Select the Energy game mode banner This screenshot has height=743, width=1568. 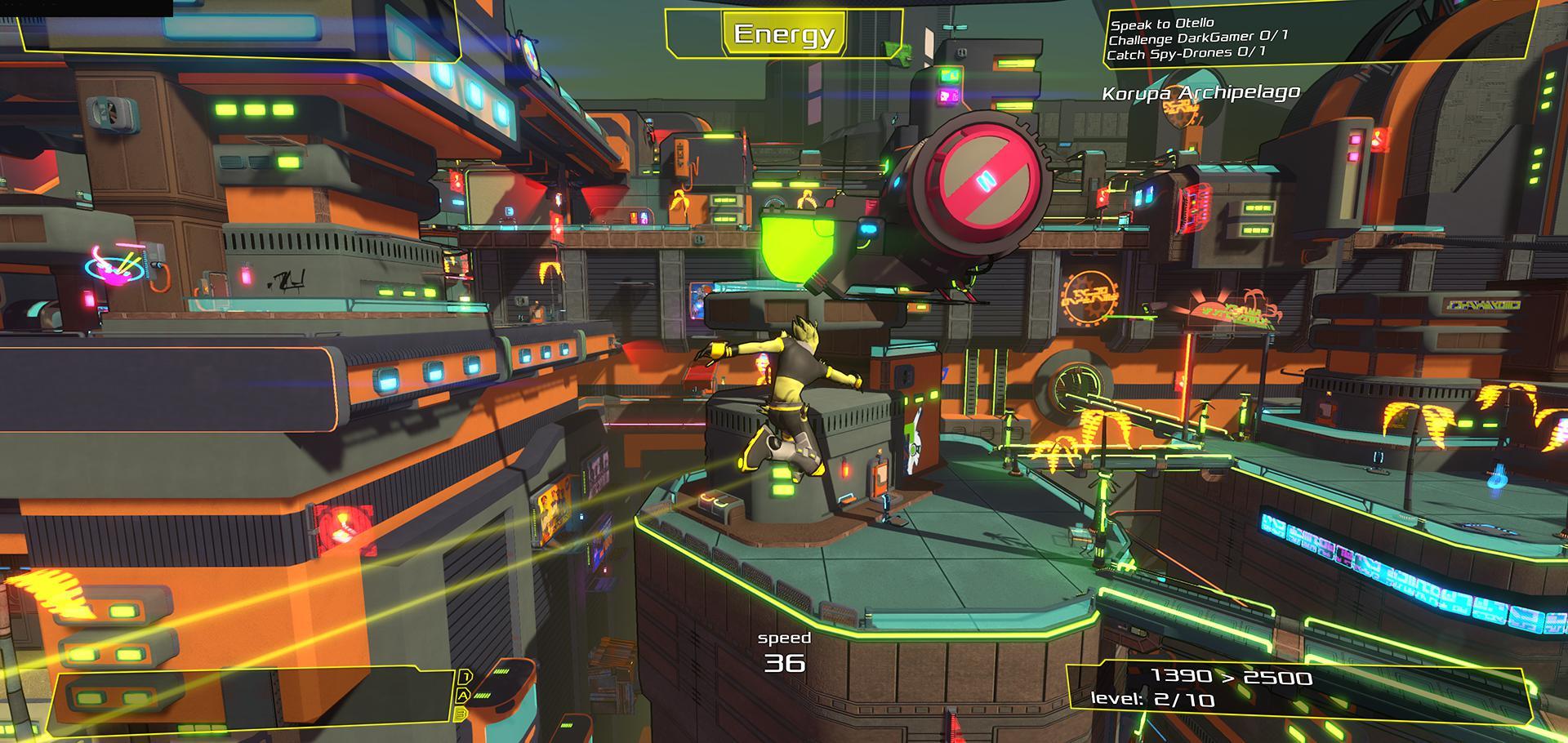pyautogui.click(x=784, y=34)
